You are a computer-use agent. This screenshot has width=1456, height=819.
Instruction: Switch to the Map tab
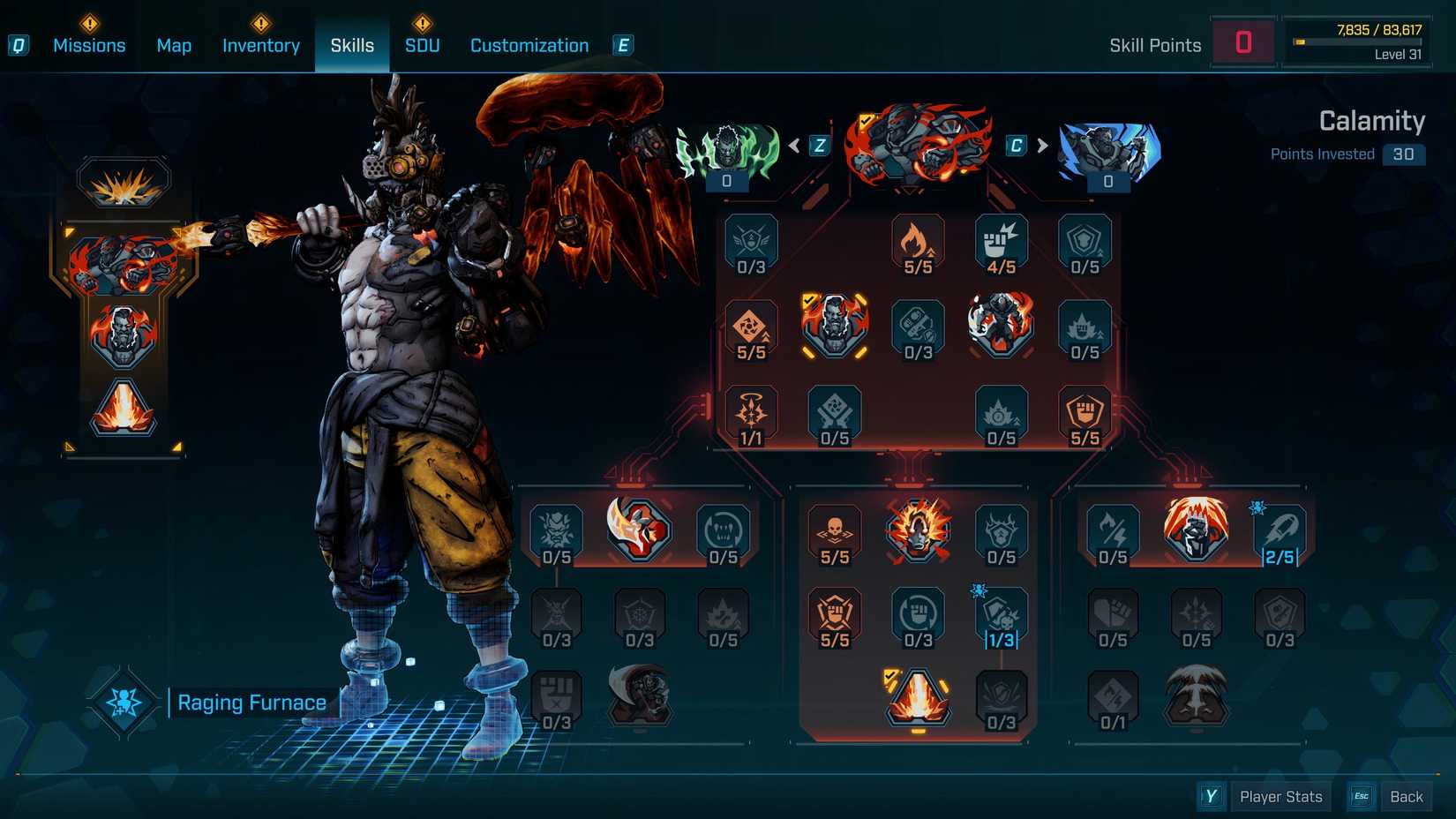point(174,45)
